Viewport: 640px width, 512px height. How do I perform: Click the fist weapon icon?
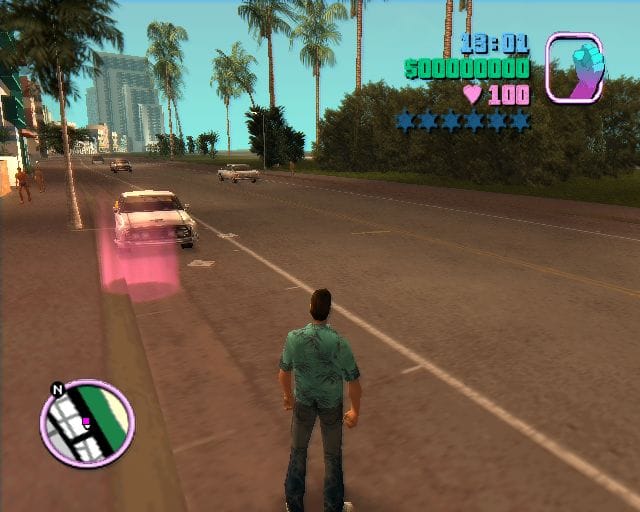pyautogui.click(x=574, y=68)
